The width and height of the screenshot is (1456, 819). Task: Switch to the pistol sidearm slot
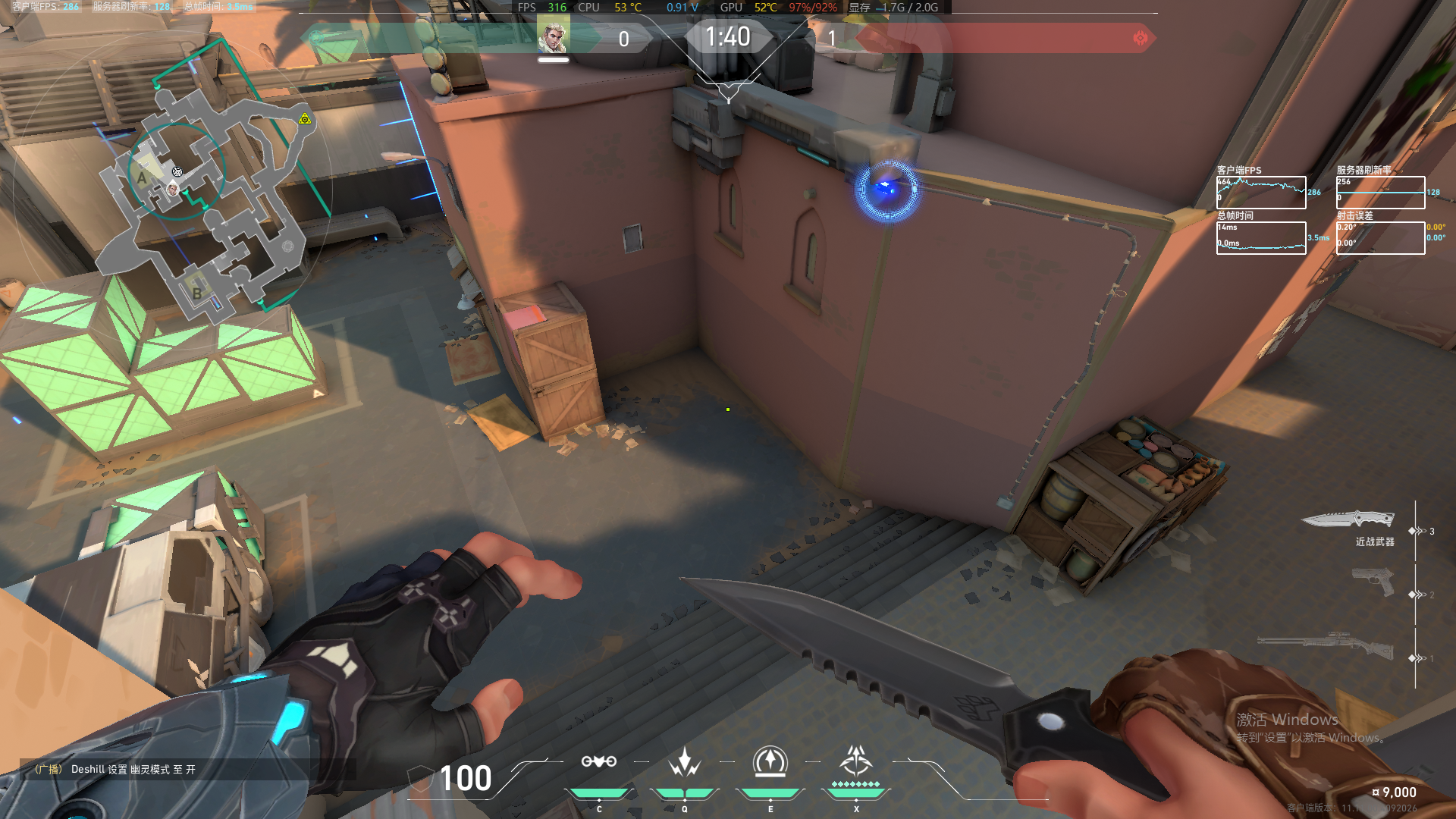tap(1373, 582)
